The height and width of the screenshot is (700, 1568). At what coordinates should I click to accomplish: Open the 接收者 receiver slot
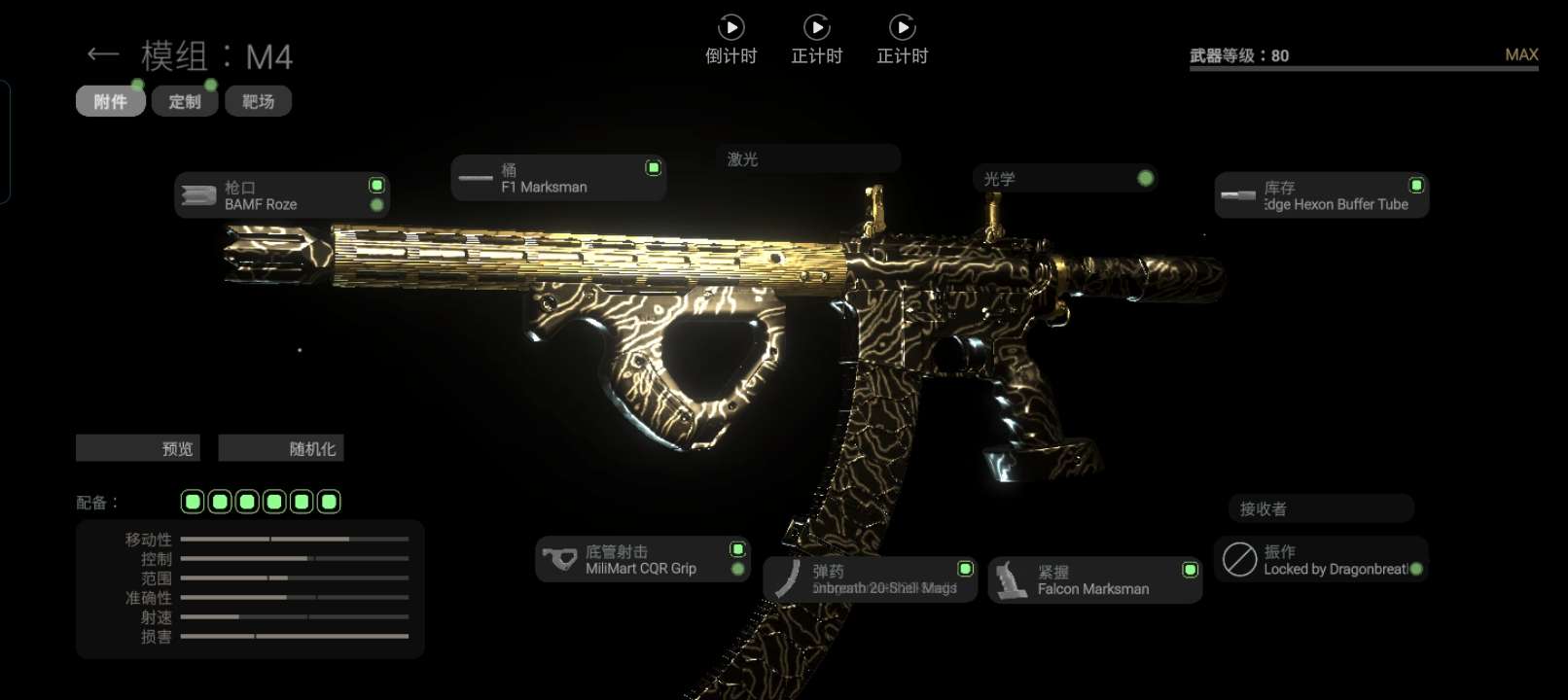pyautogui.click(x=1320, y=508)
